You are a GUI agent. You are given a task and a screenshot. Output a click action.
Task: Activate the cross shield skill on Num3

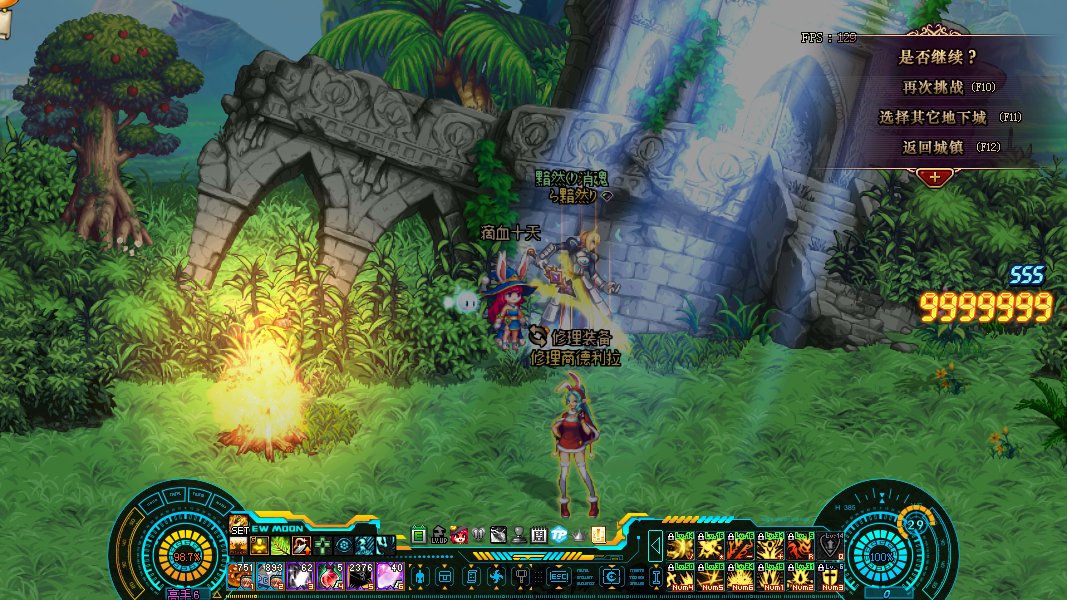pyautogui.click(x=830, y=577)
